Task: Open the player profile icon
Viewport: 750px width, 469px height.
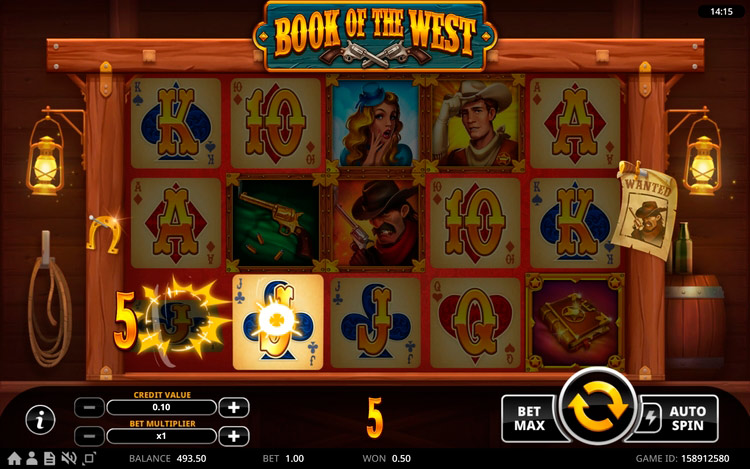Action: 31,459
